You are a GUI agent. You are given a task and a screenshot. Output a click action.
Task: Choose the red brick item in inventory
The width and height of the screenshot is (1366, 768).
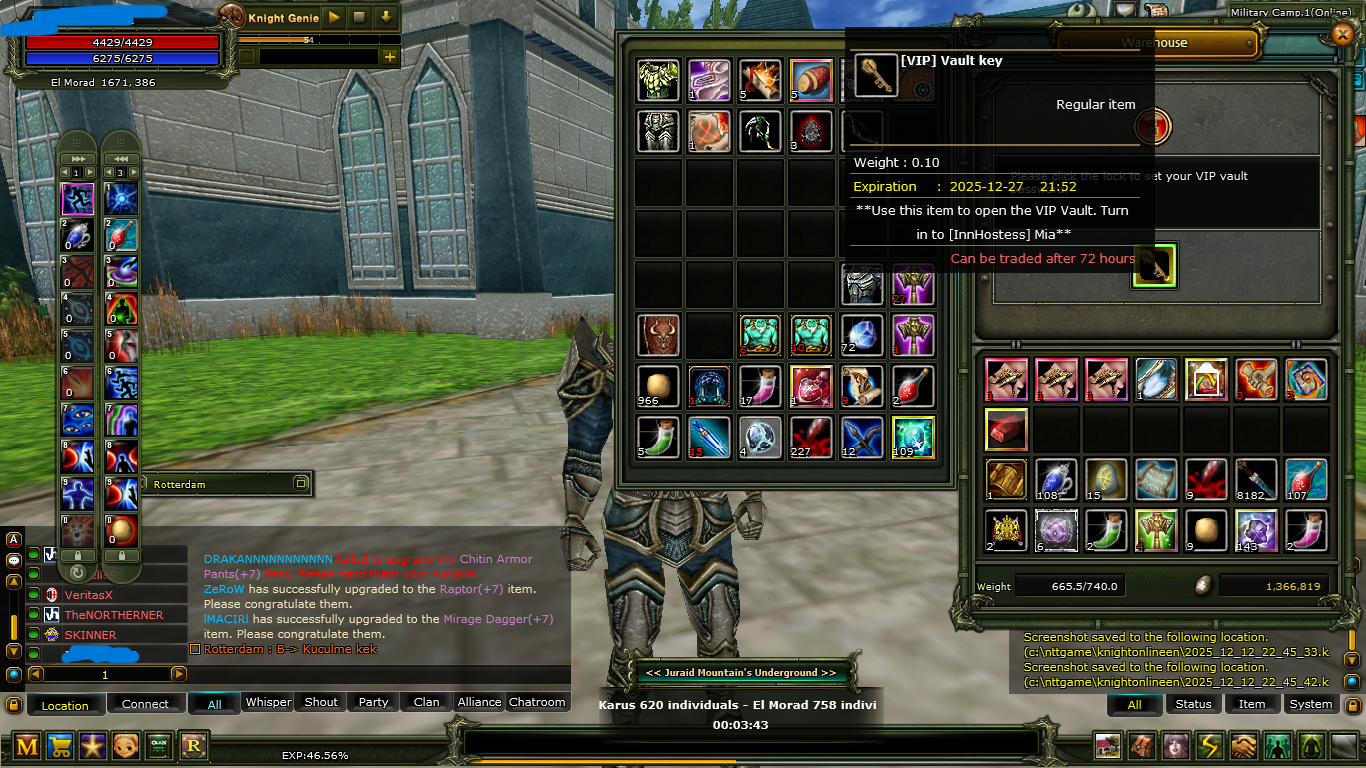[1006, 429]
